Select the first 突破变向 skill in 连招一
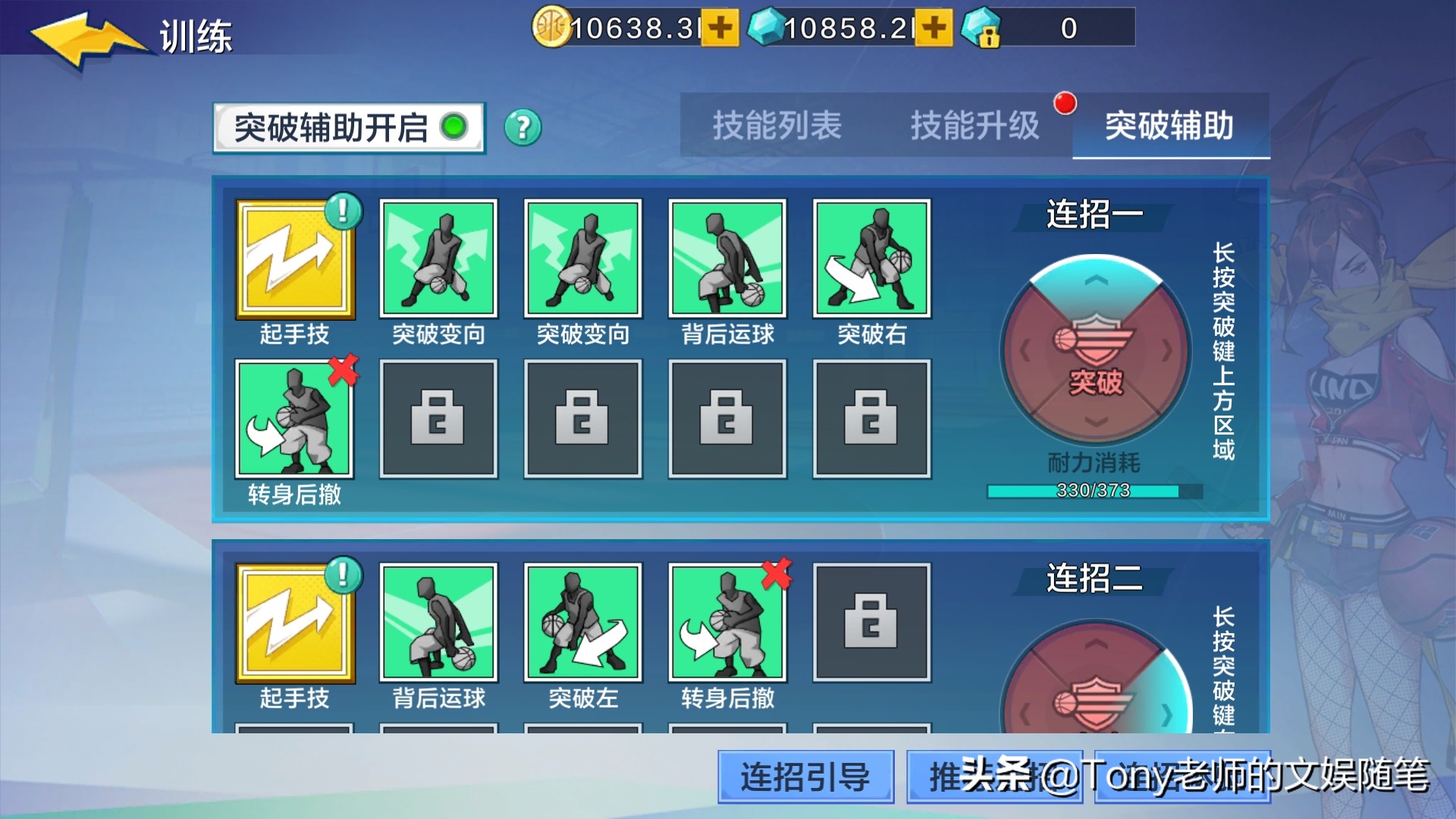1456x819 pixels. (x=438, y=258)
